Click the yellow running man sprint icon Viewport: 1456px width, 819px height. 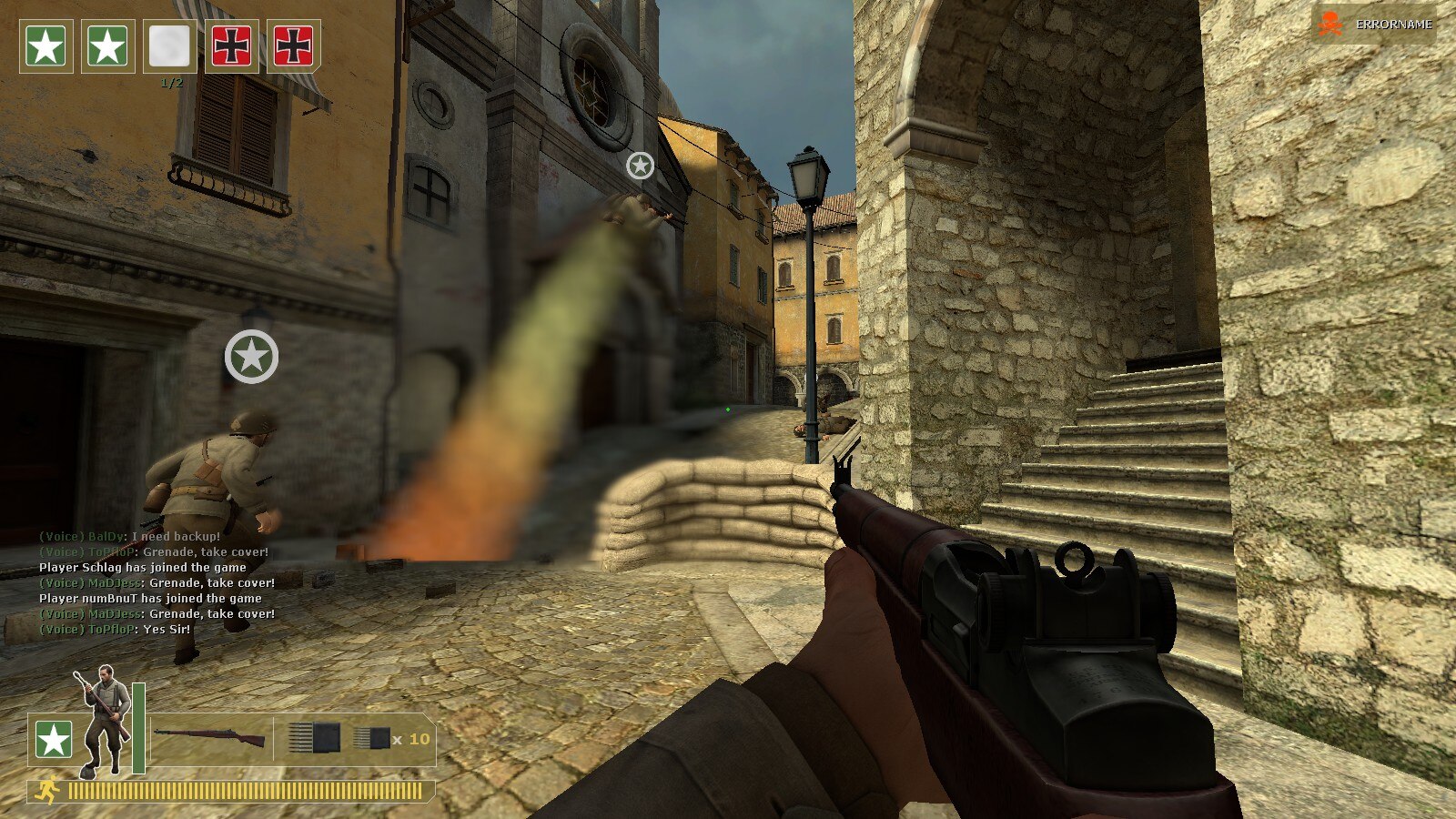45,791
